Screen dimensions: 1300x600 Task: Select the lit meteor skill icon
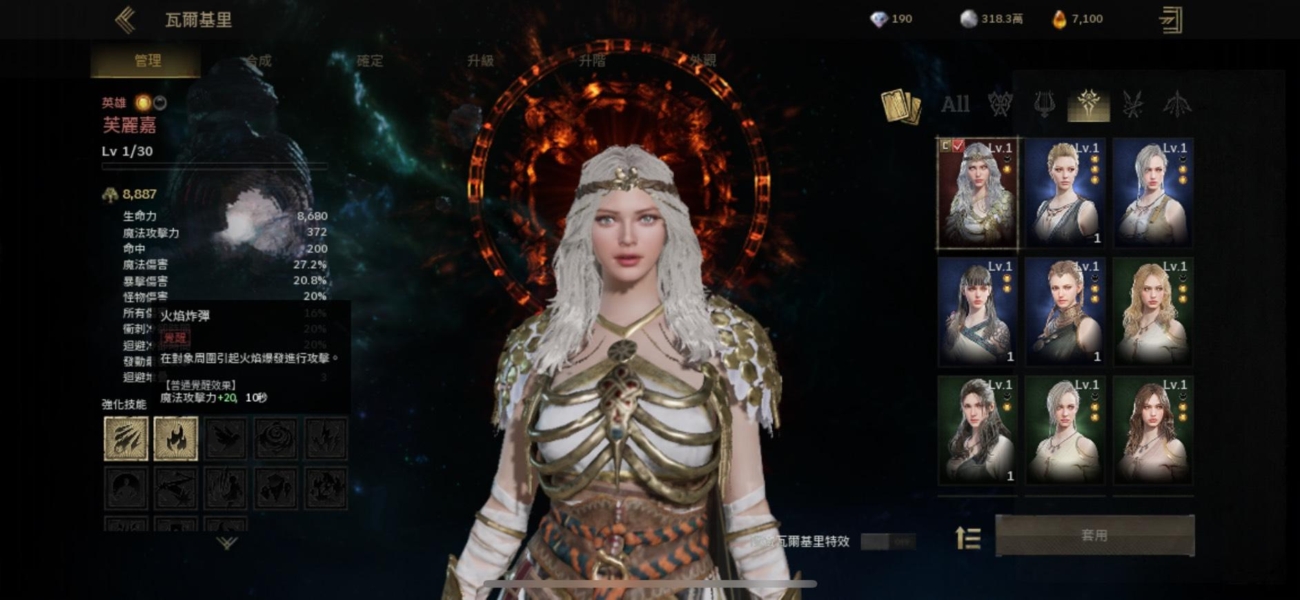(x=126, y=438)
